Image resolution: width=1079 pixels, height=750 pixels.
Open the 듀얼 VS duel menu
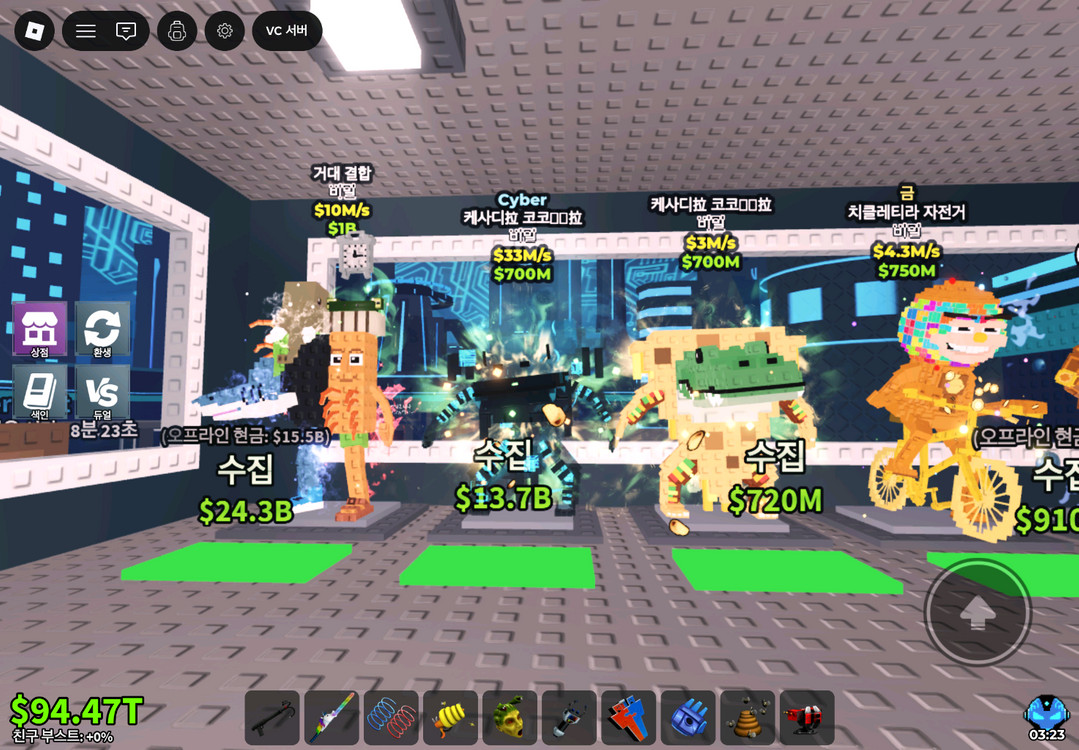(102, 391)
